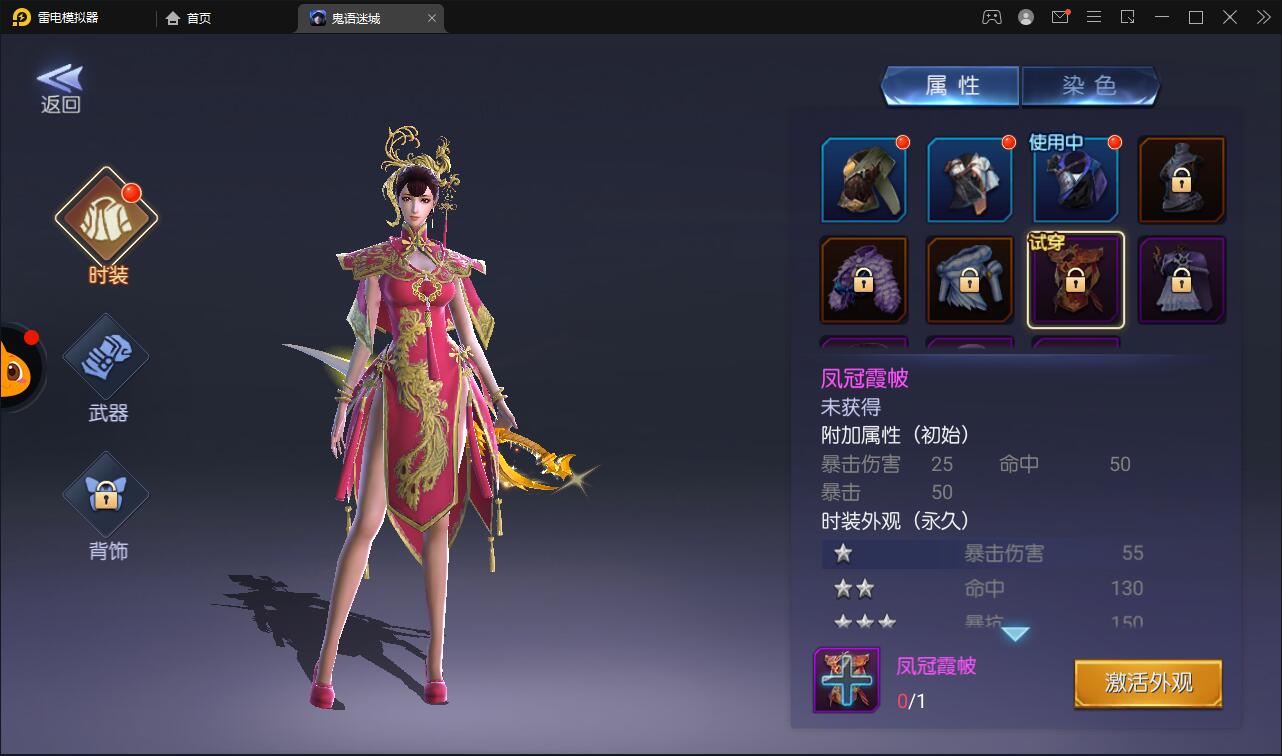Close the 鬼语迷城 emulator tab
Viewport: 1282px width, 756px height.
(432, 18)
